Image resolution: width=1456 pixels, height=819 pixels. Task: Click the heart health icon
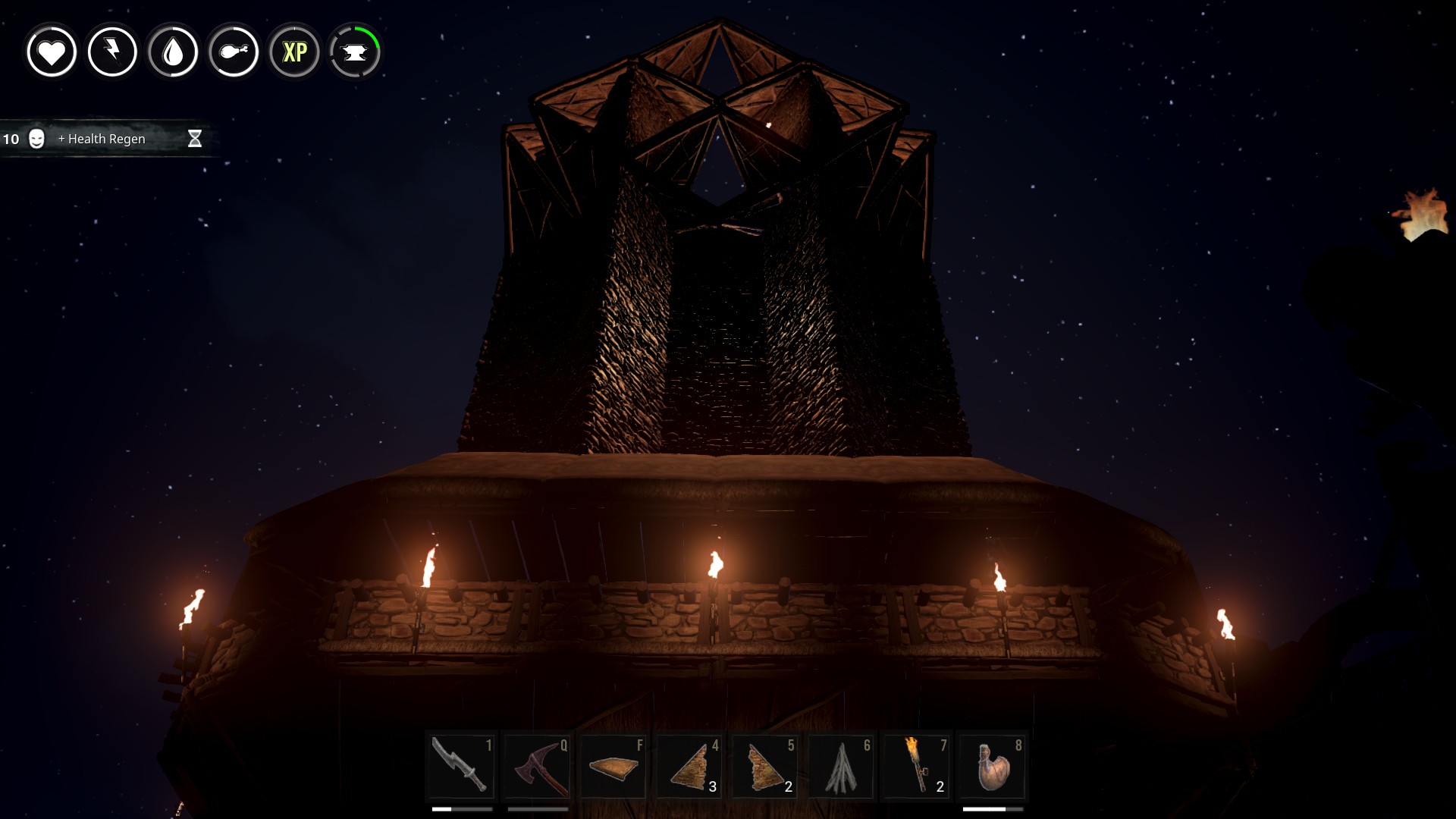(x=52, y=52)
